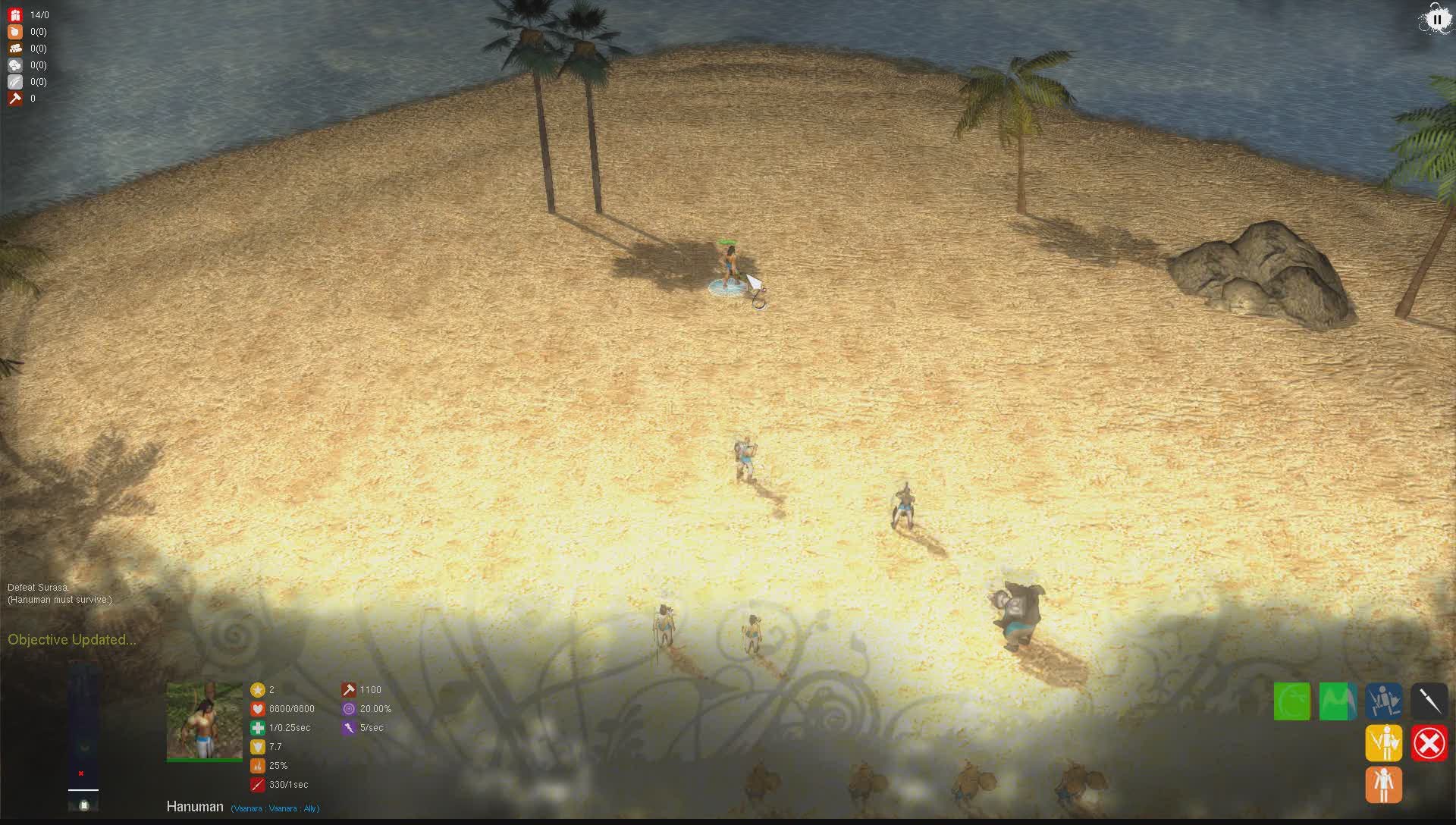Click the hammer resource icon
The image size is (1456, 825).
coord(15,98)
